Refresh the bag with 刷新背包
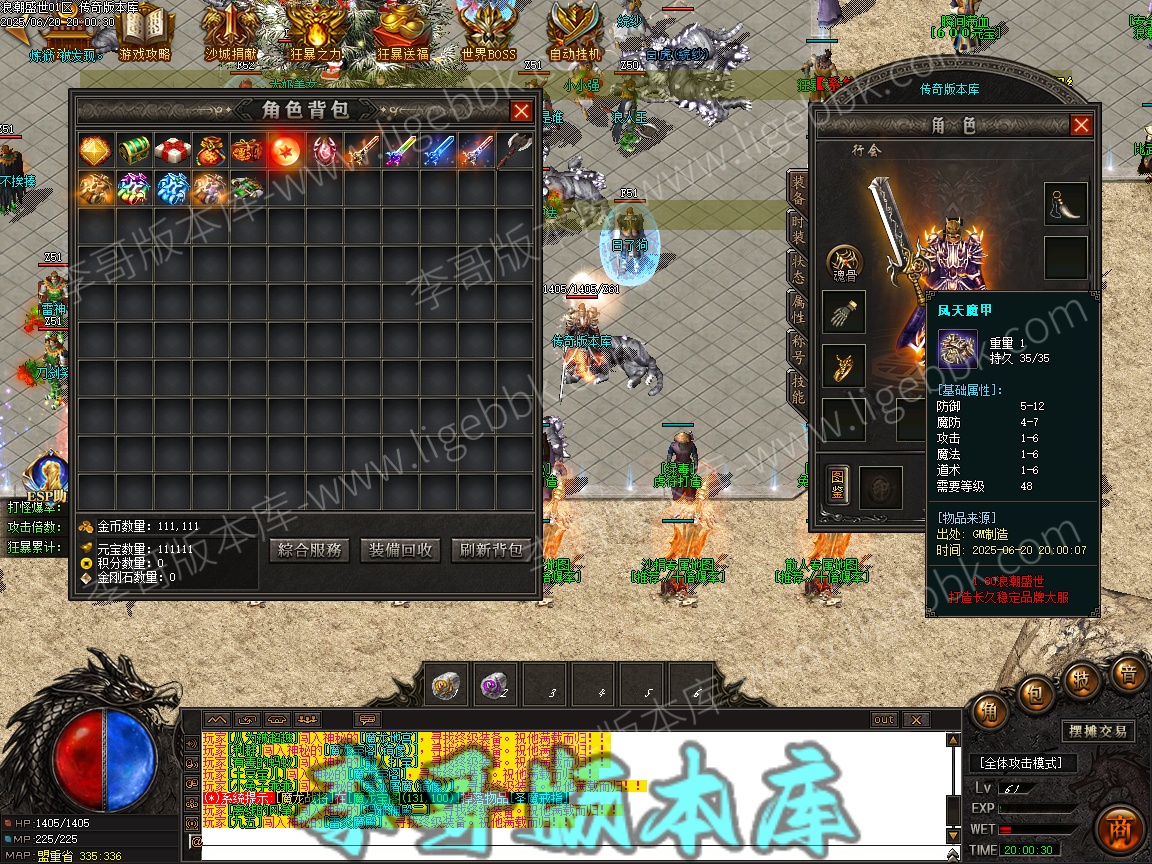This screenshot has height=864, width=1152. pos(490,549)
